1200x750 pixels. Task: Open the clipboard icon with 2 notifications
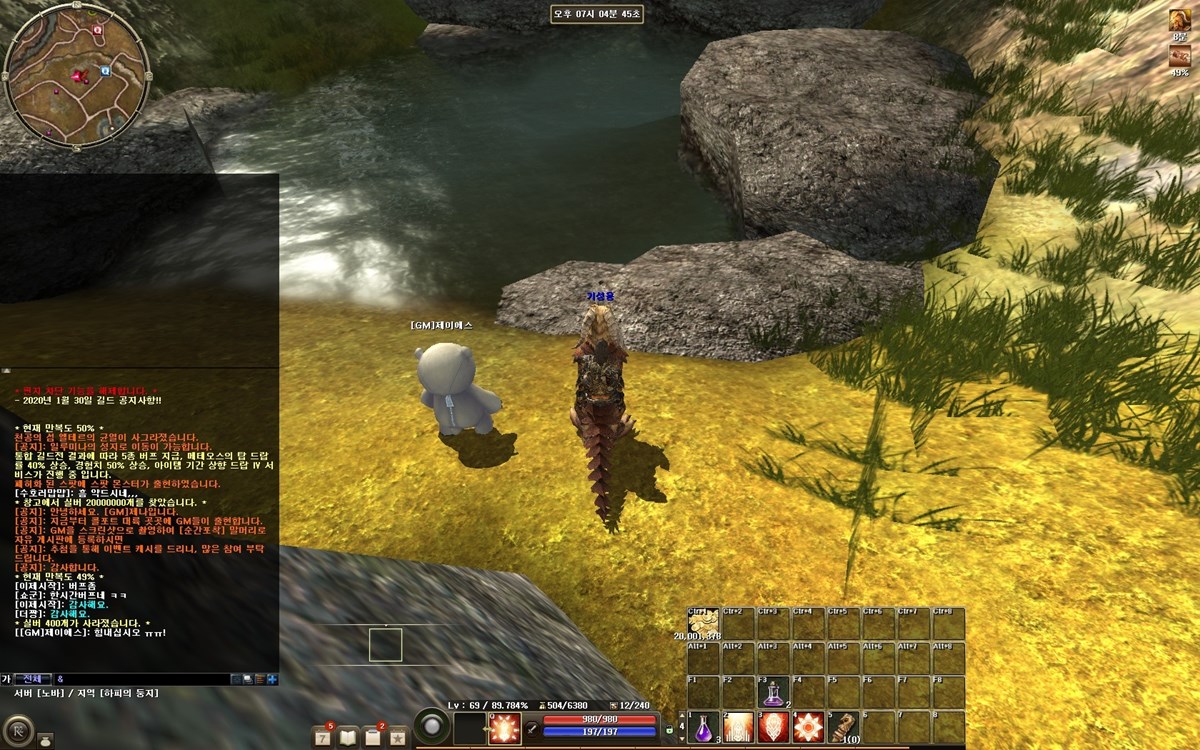(373, 738)
